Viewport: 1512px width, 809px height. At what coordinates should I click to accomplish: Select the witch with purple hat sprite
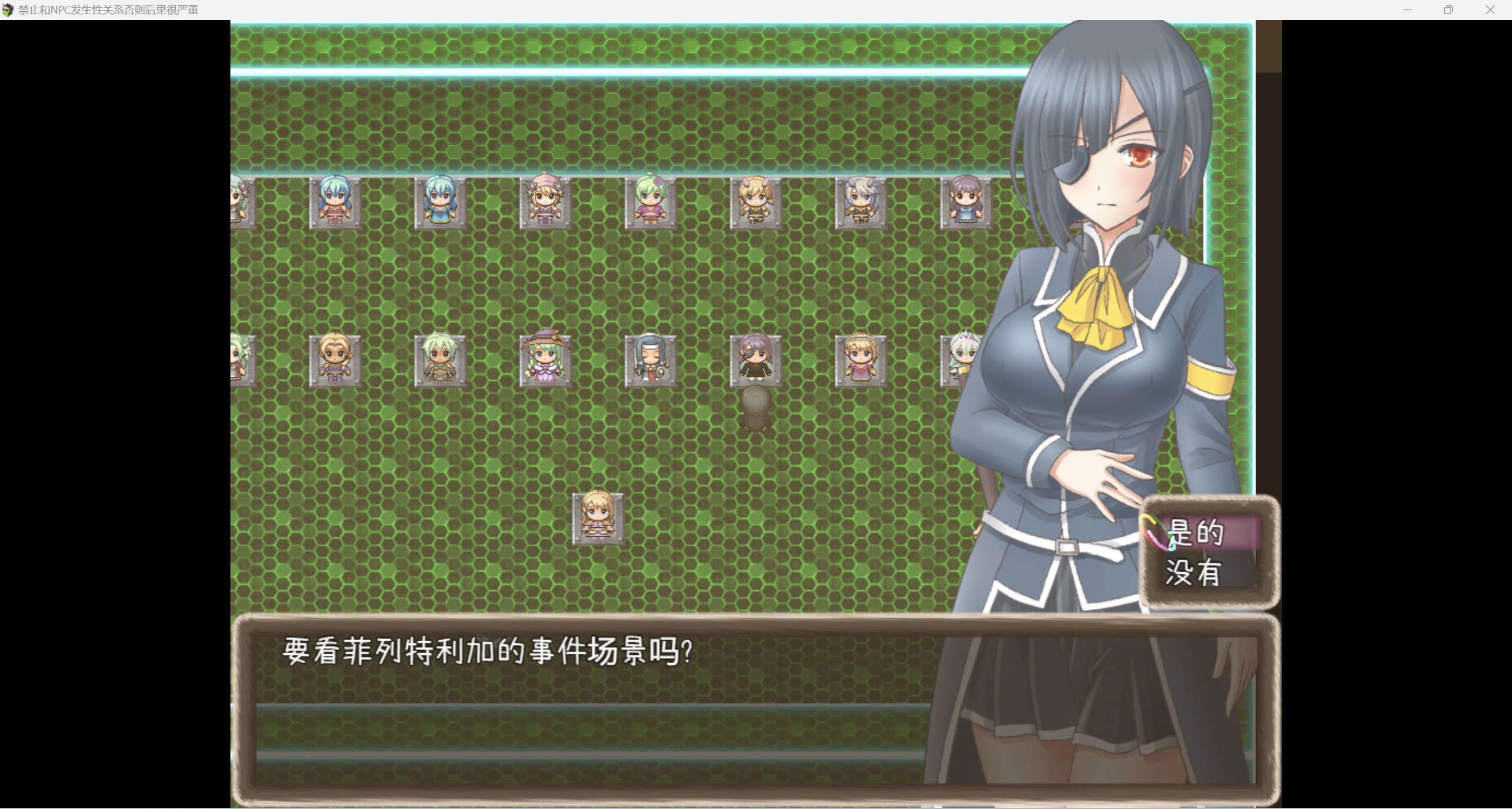tap(544, 359)
